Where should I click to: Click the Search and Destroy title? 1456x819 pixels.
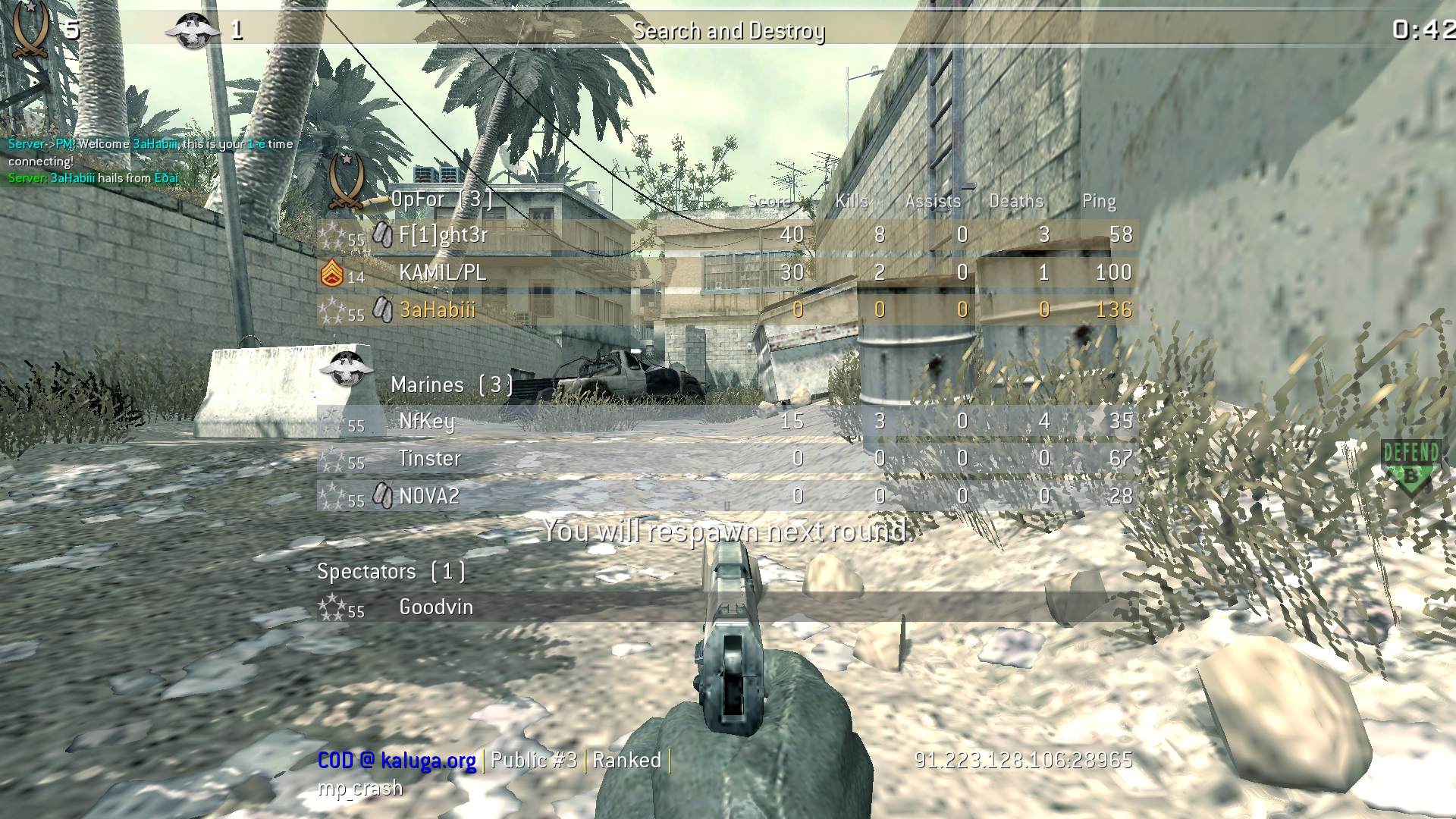pos(730,31)
